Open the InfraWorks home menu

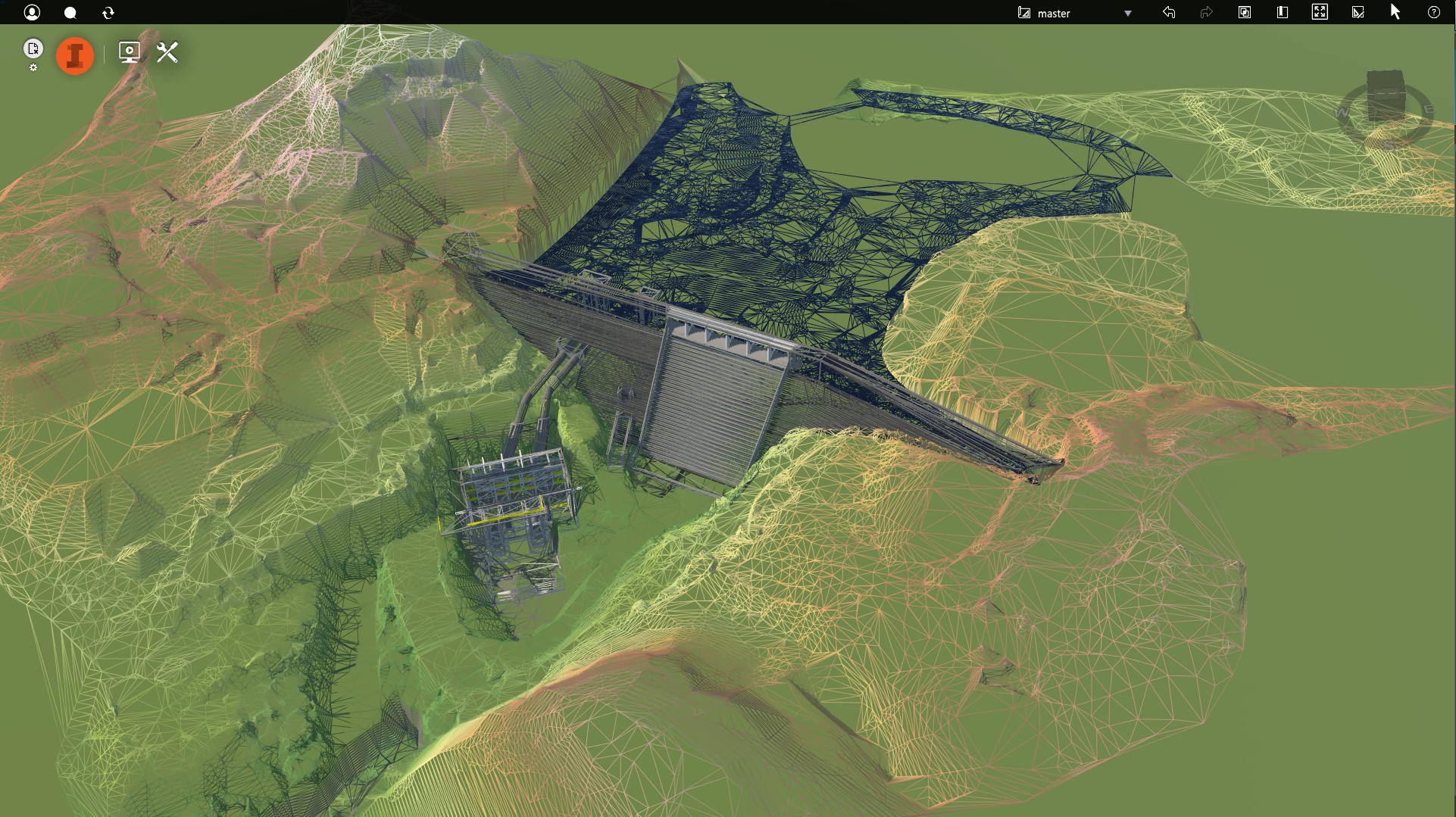point(74,55)
